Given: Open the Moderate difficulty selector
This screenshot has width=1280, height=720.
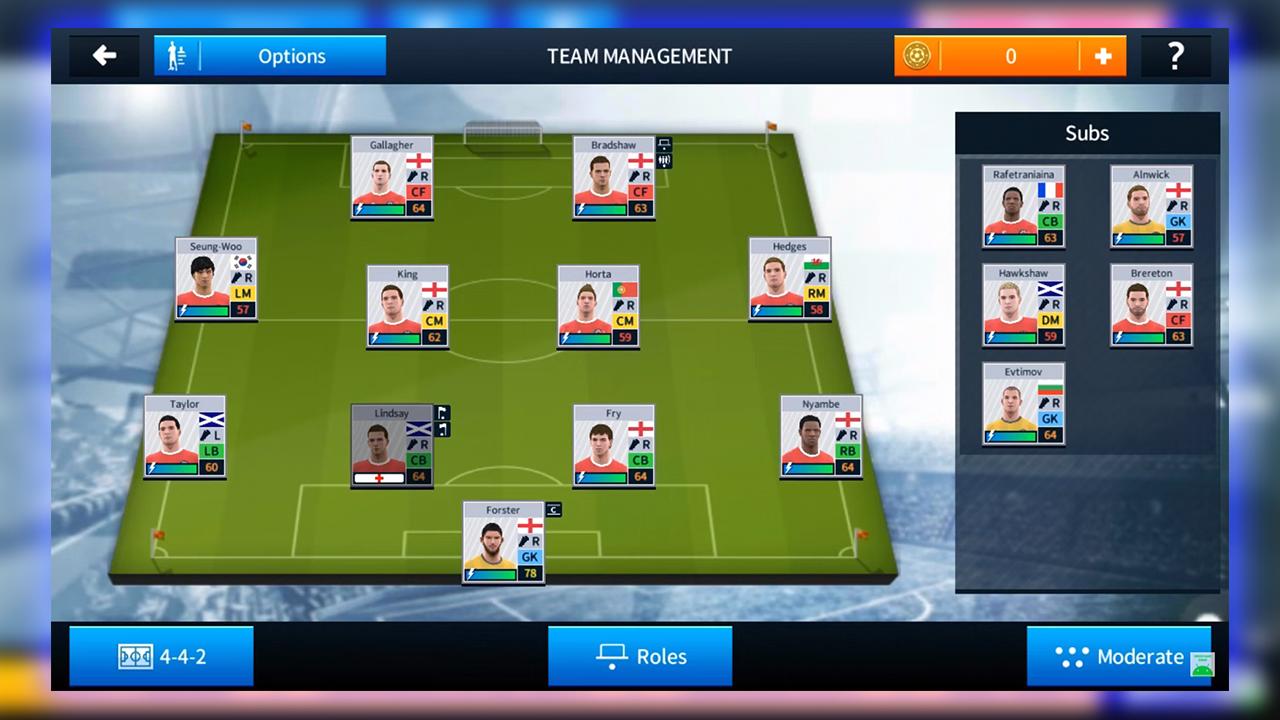Looking at the screenshot, I should point(1120,657).
